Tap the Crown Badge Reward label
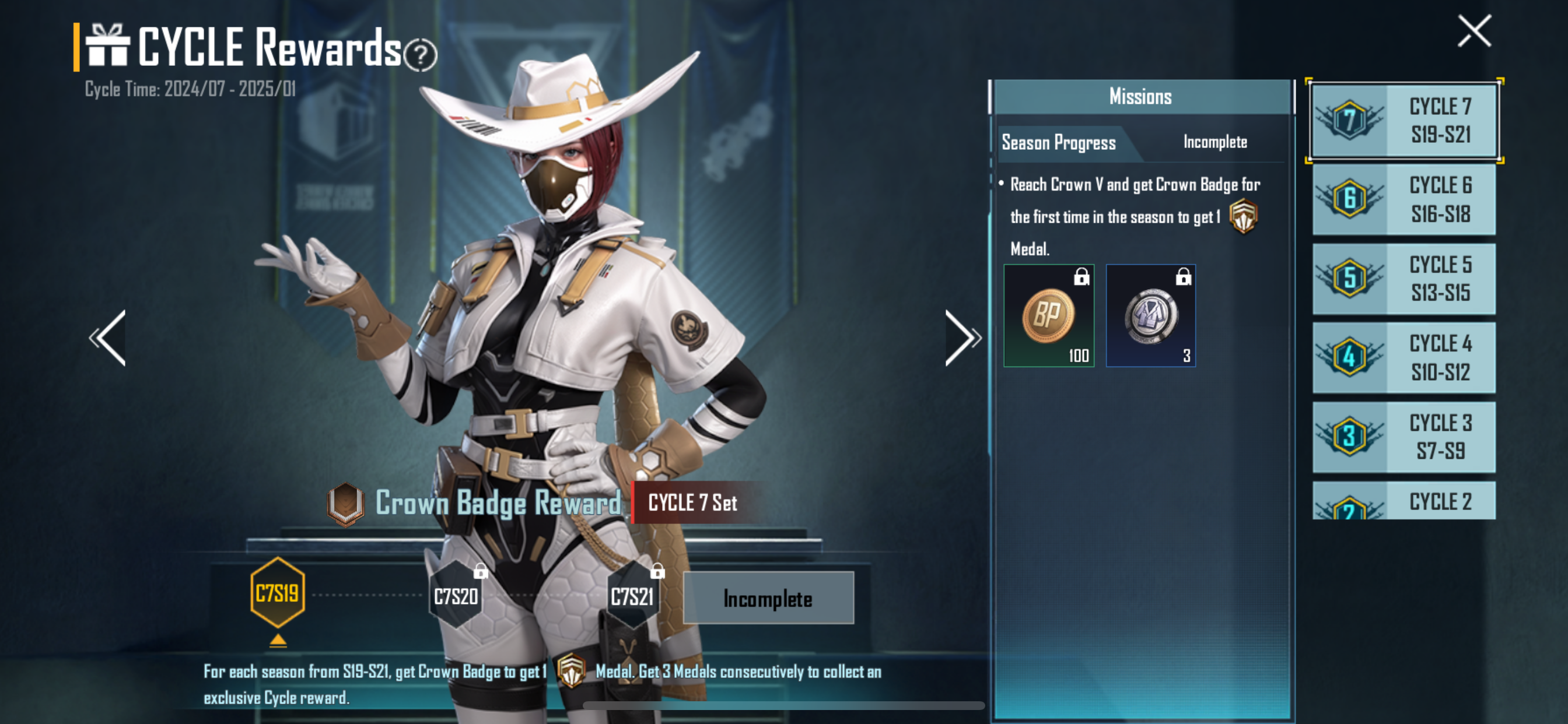1568x724 pixels. tap(498, 503)
